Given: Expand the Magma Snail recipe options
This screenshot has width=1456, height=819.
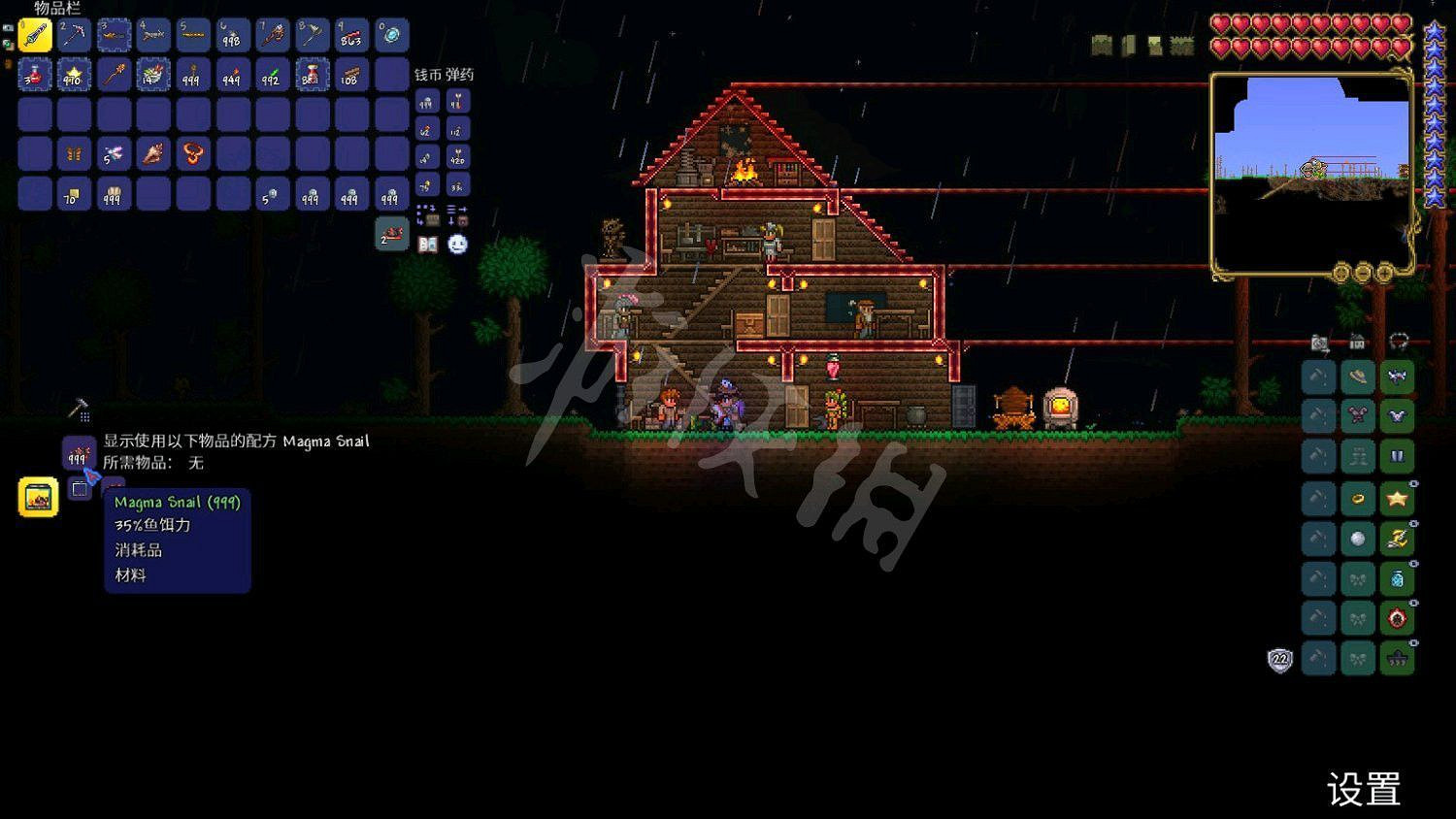Looking at the screenshot, I should tap(79, 488).
